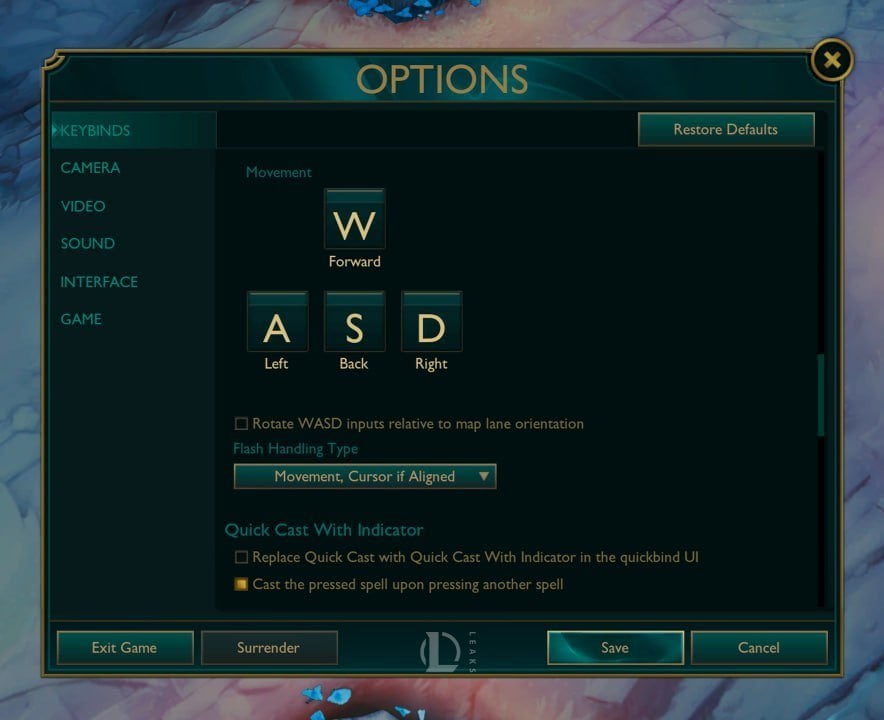Cancel the options changes
Screen dimensions: 884x720
[758, 647]
